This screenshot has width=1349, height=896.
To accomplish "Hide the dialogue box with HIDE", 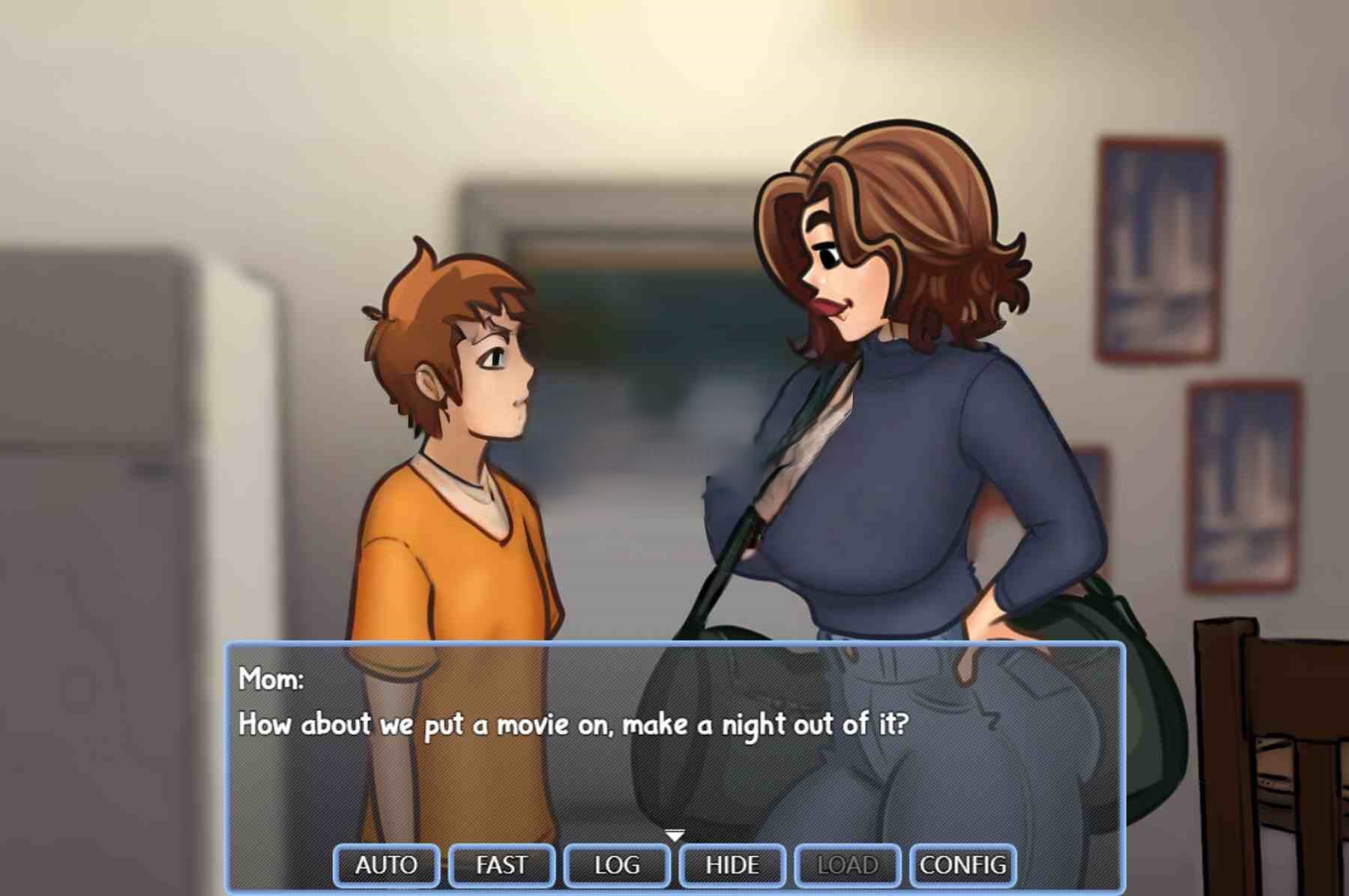I will 732,865.
